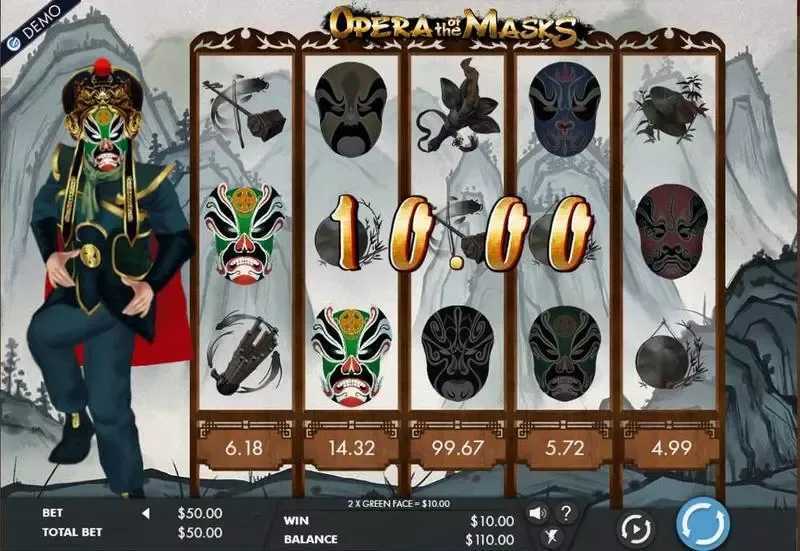Open the help question mark

point(565,513)
